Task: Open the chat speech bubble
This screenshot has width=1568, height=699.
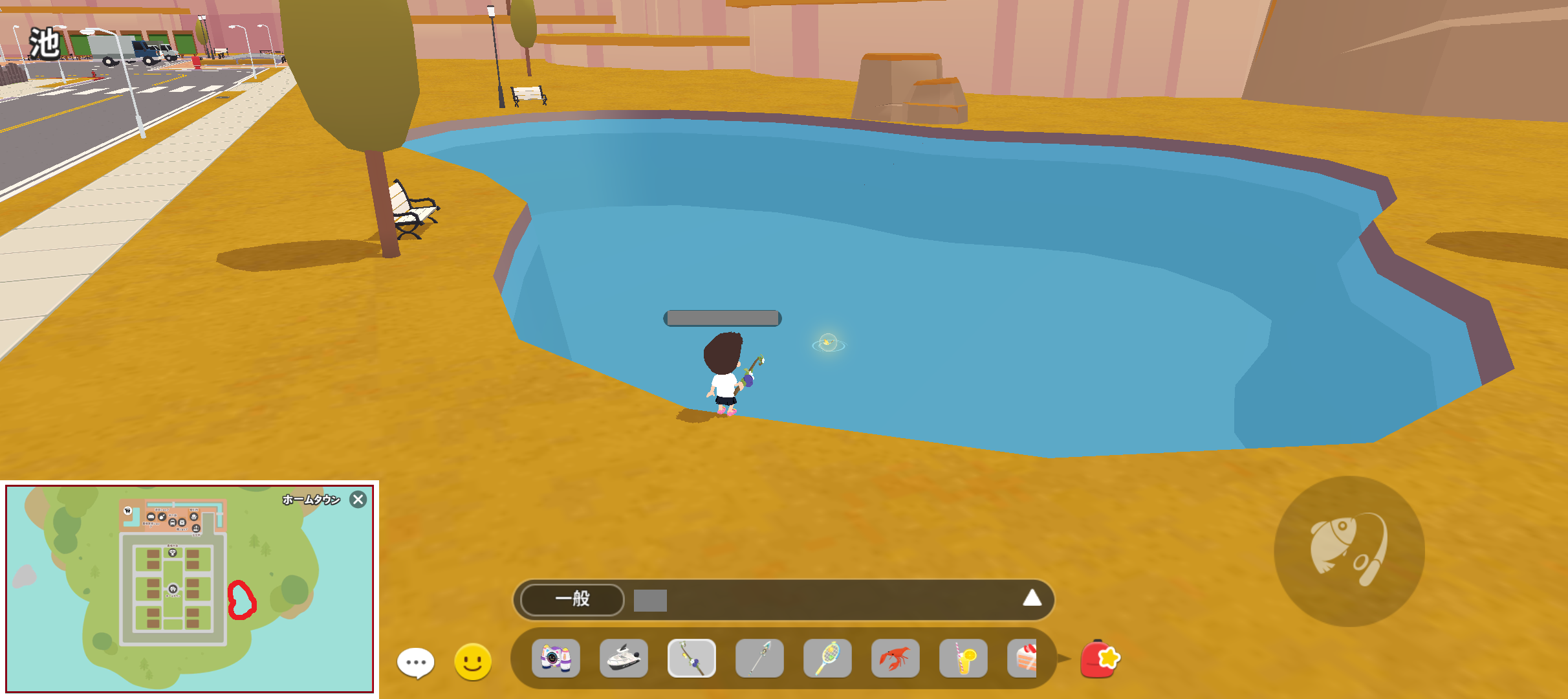Action: coord(415,662)
